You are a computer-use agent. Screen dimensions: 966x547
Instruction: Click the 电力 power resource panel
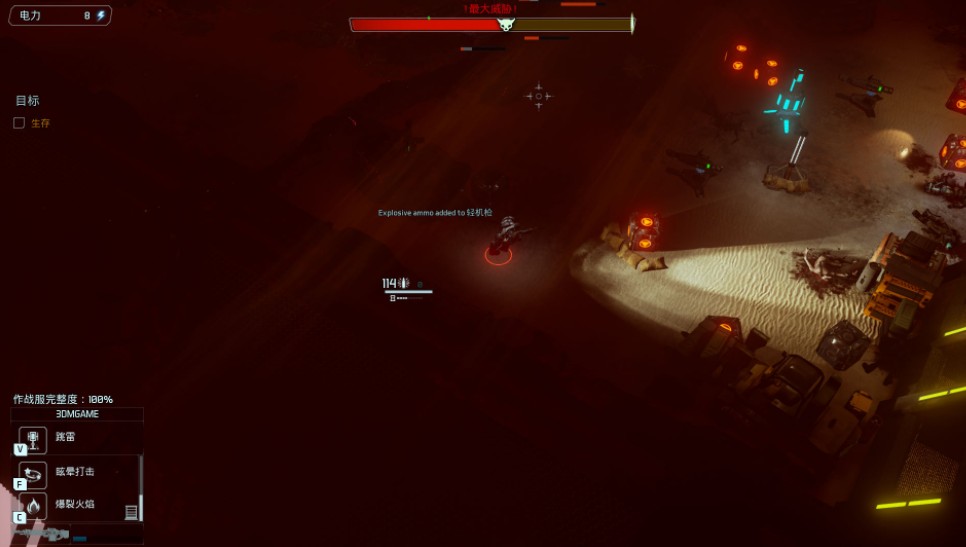point(59,16)
